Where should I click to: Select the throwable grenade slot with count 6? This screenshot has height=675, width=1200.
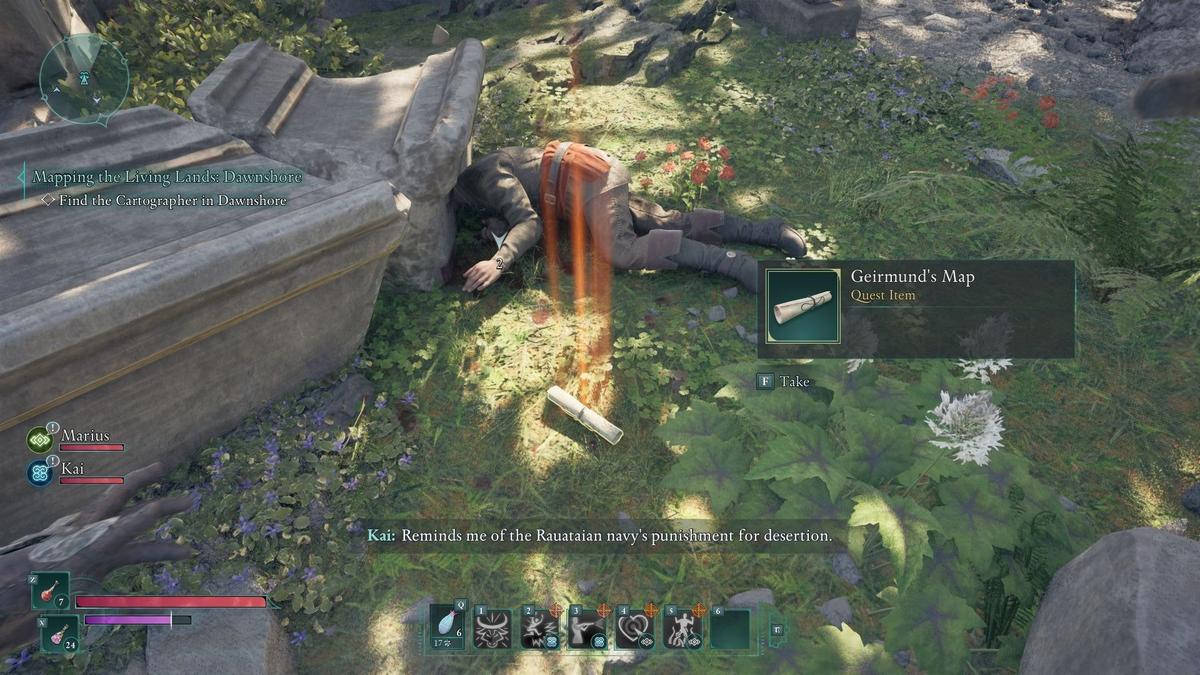point(448,627)
